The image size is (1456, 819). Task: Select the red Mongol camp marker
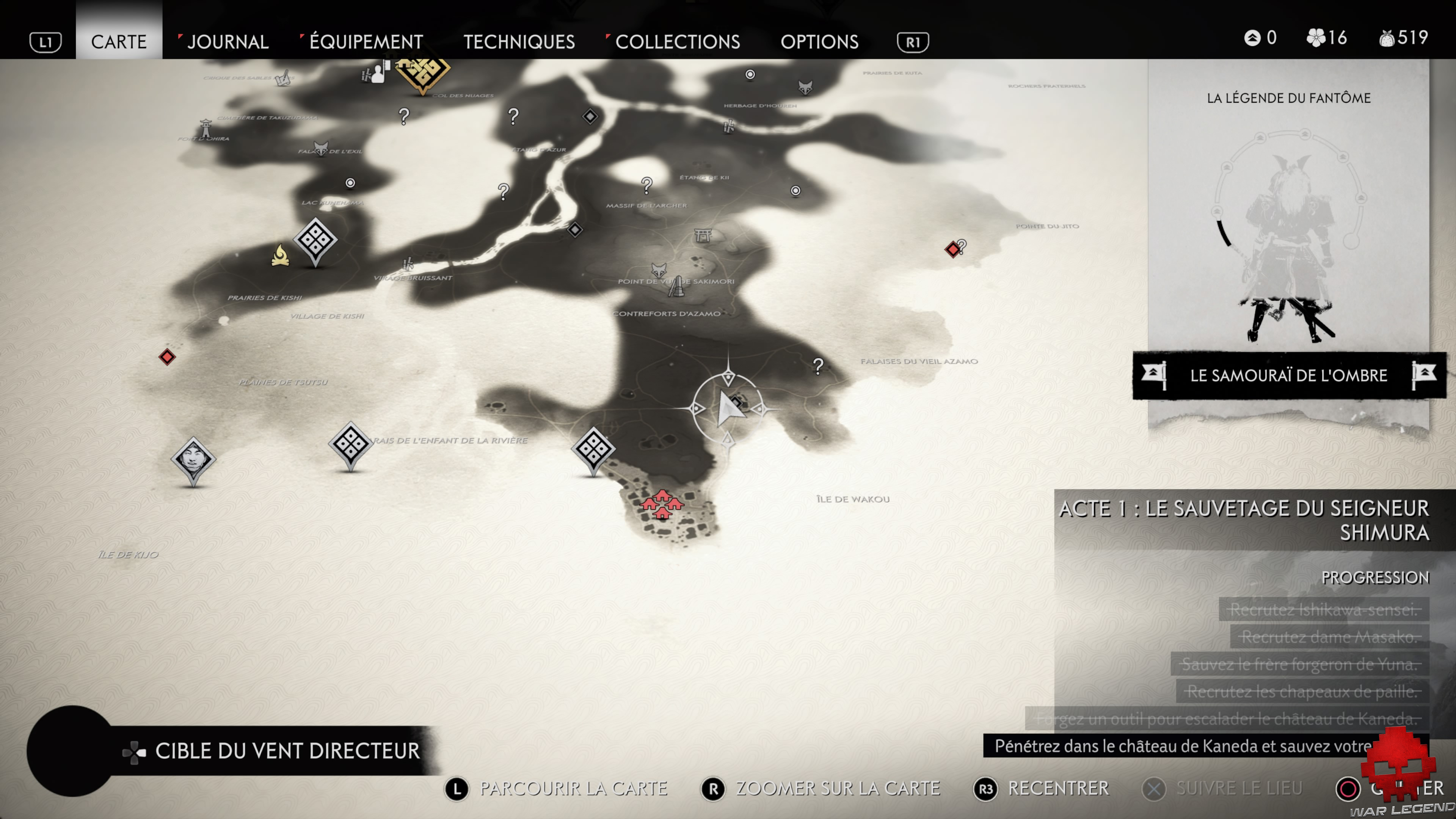[x=662, y=504]
